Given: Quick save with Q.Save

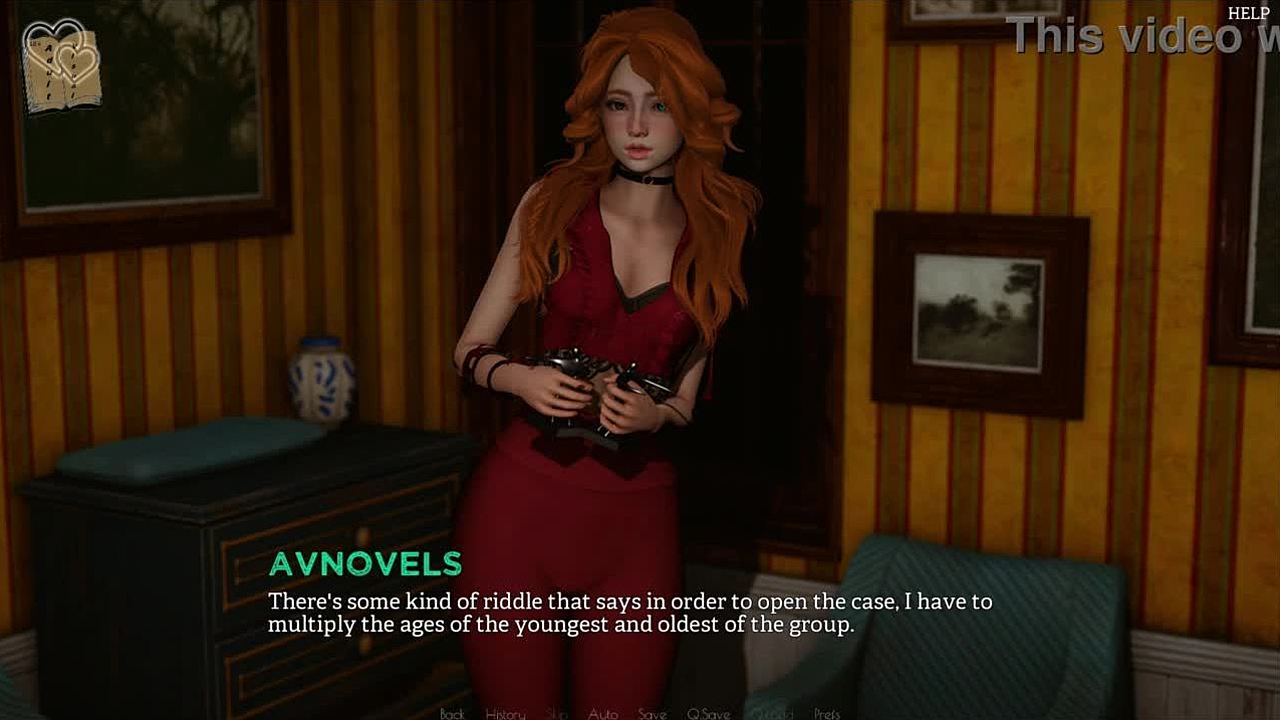Looking at the screenshot, I should pos(708,713).
